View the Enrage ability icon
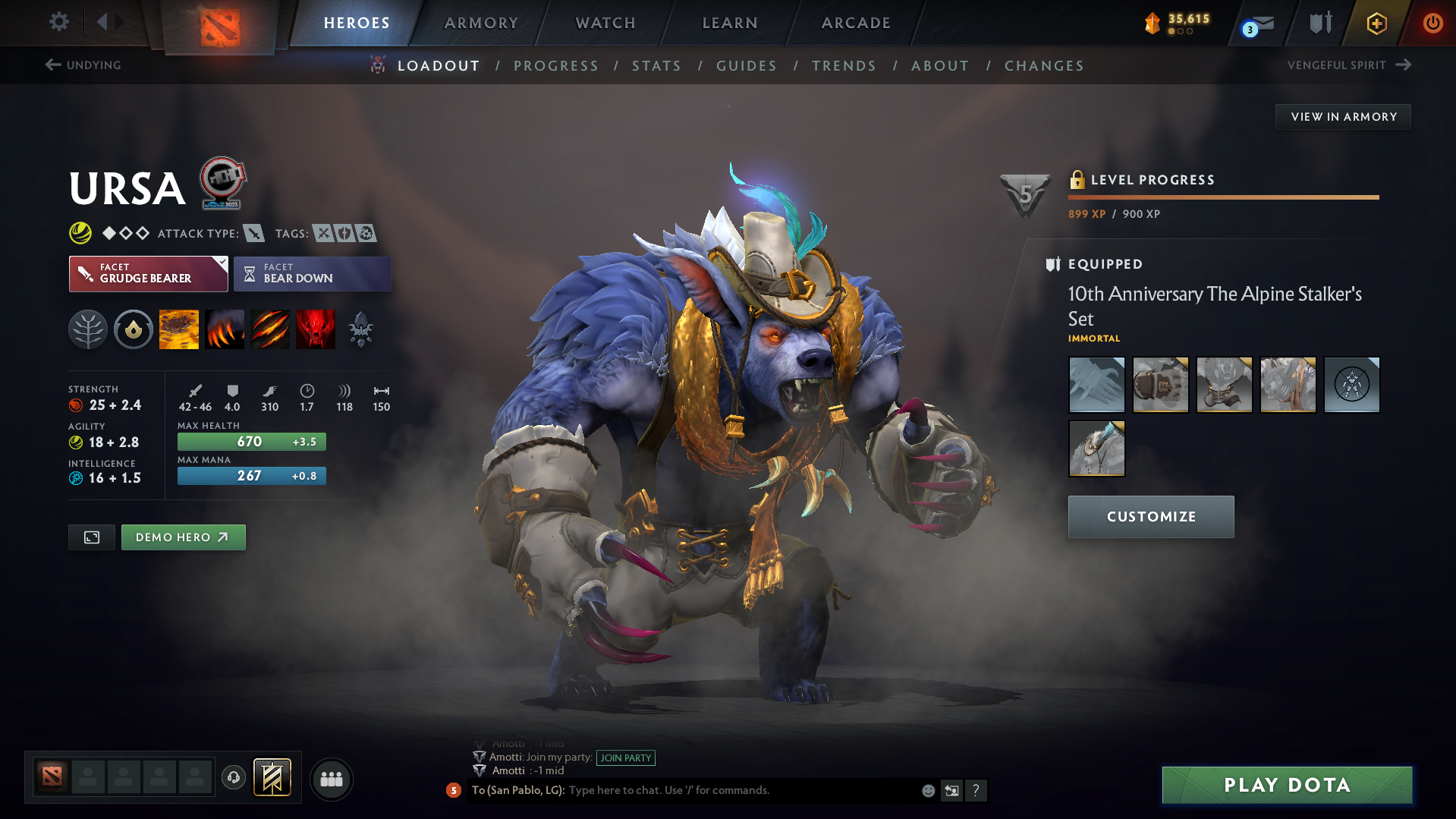This screenshot has width=1456, height=819. tap(316, 329)
